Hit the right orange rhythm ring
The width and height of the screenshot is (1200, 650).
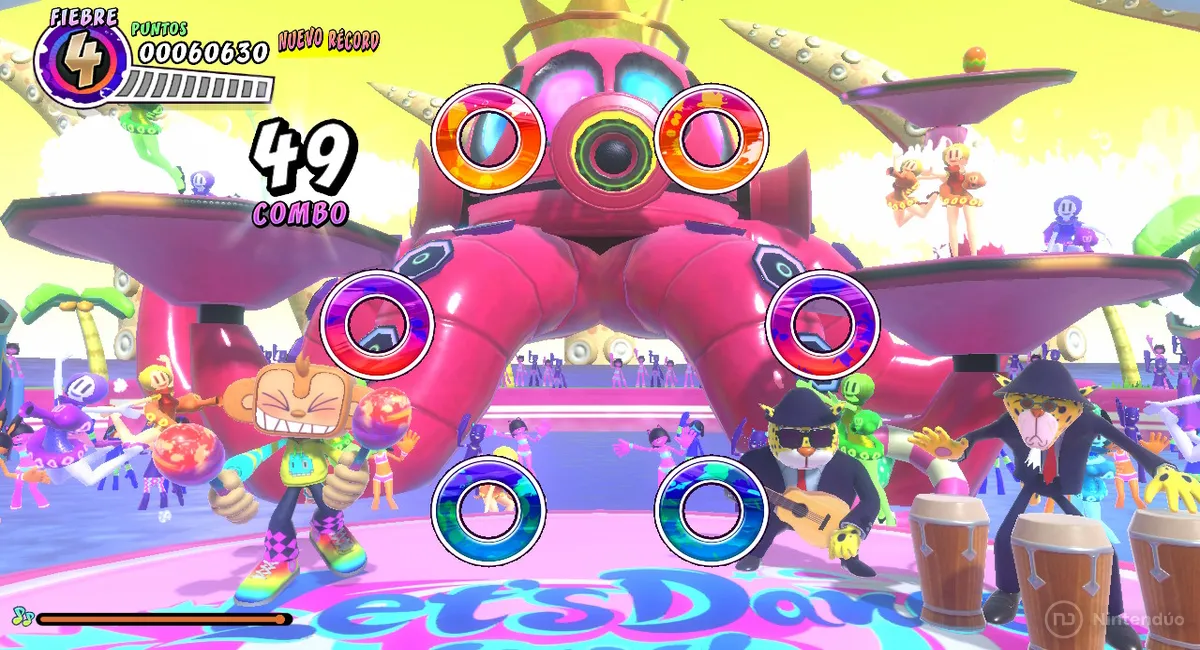(712, 139)
